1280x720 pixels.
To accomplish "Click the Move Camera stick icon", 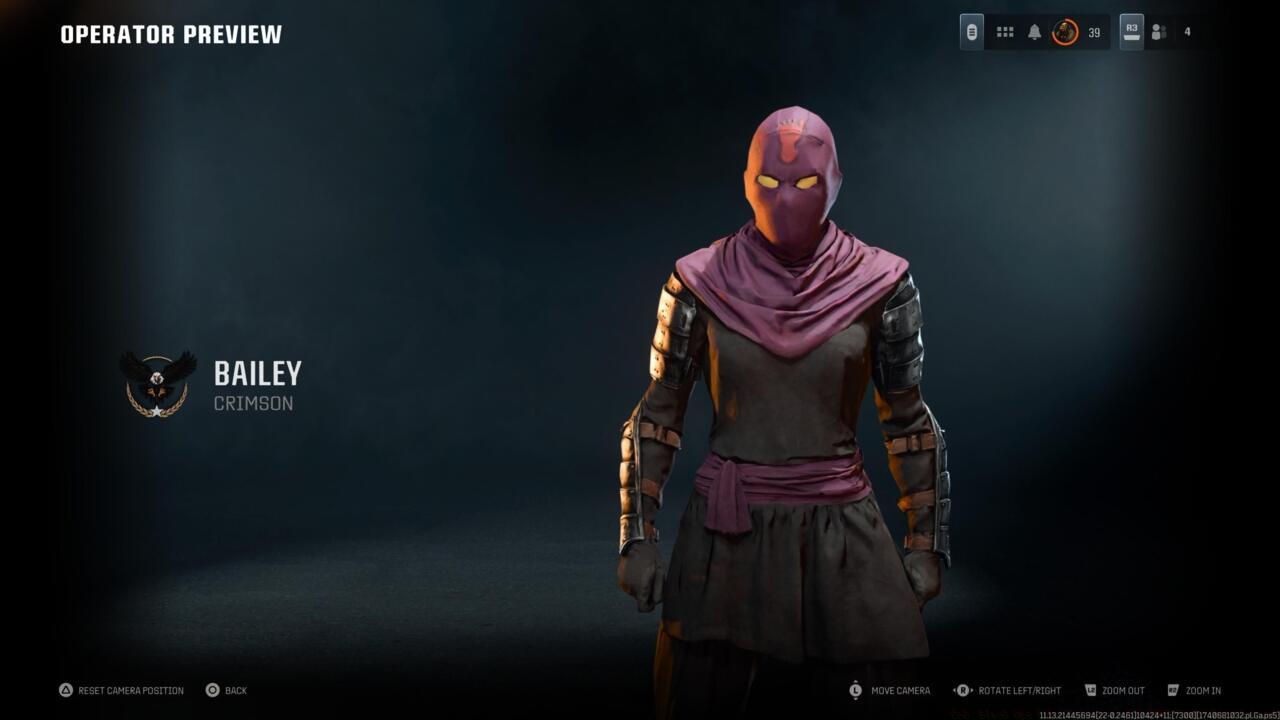I will coord(856,690).
